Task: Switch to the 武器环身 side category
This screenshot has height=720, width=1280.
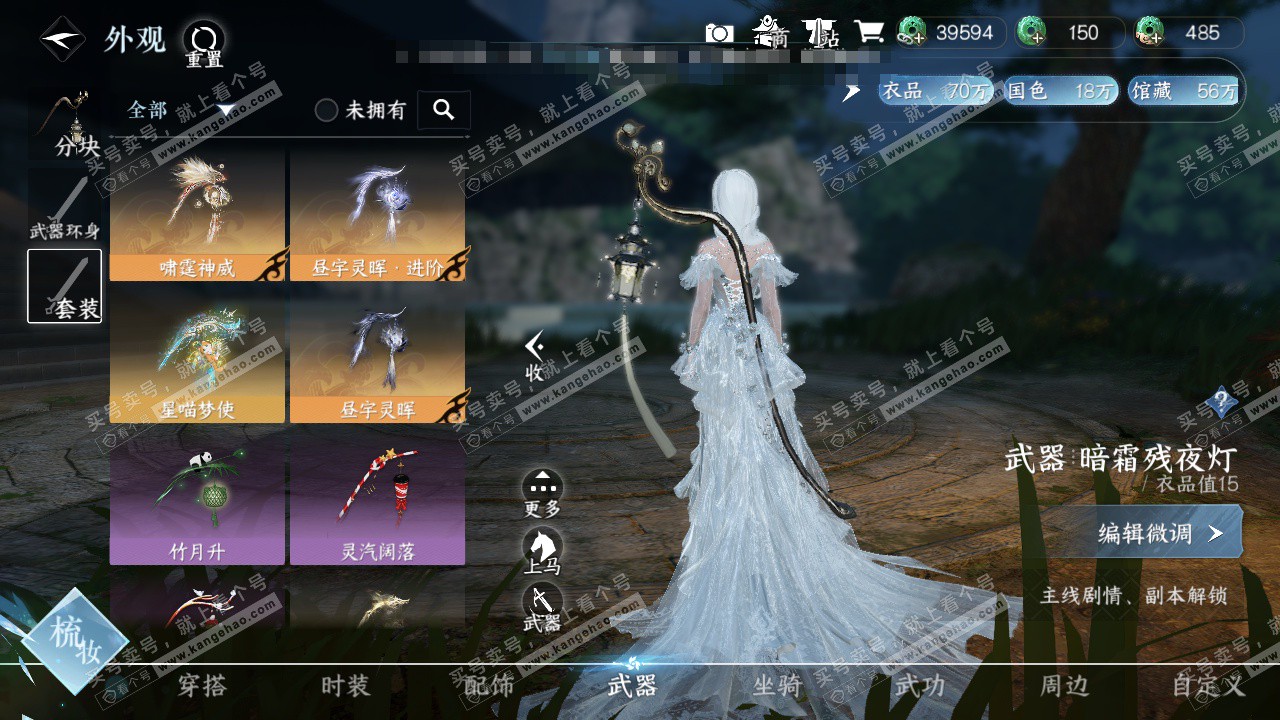Action: 65,208
